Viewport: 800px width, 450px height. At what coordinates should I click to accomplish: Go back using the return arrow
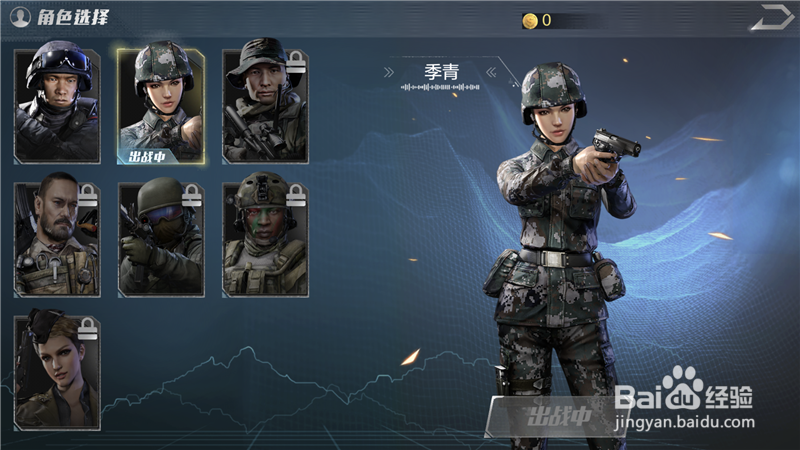(x=770, y=18)
